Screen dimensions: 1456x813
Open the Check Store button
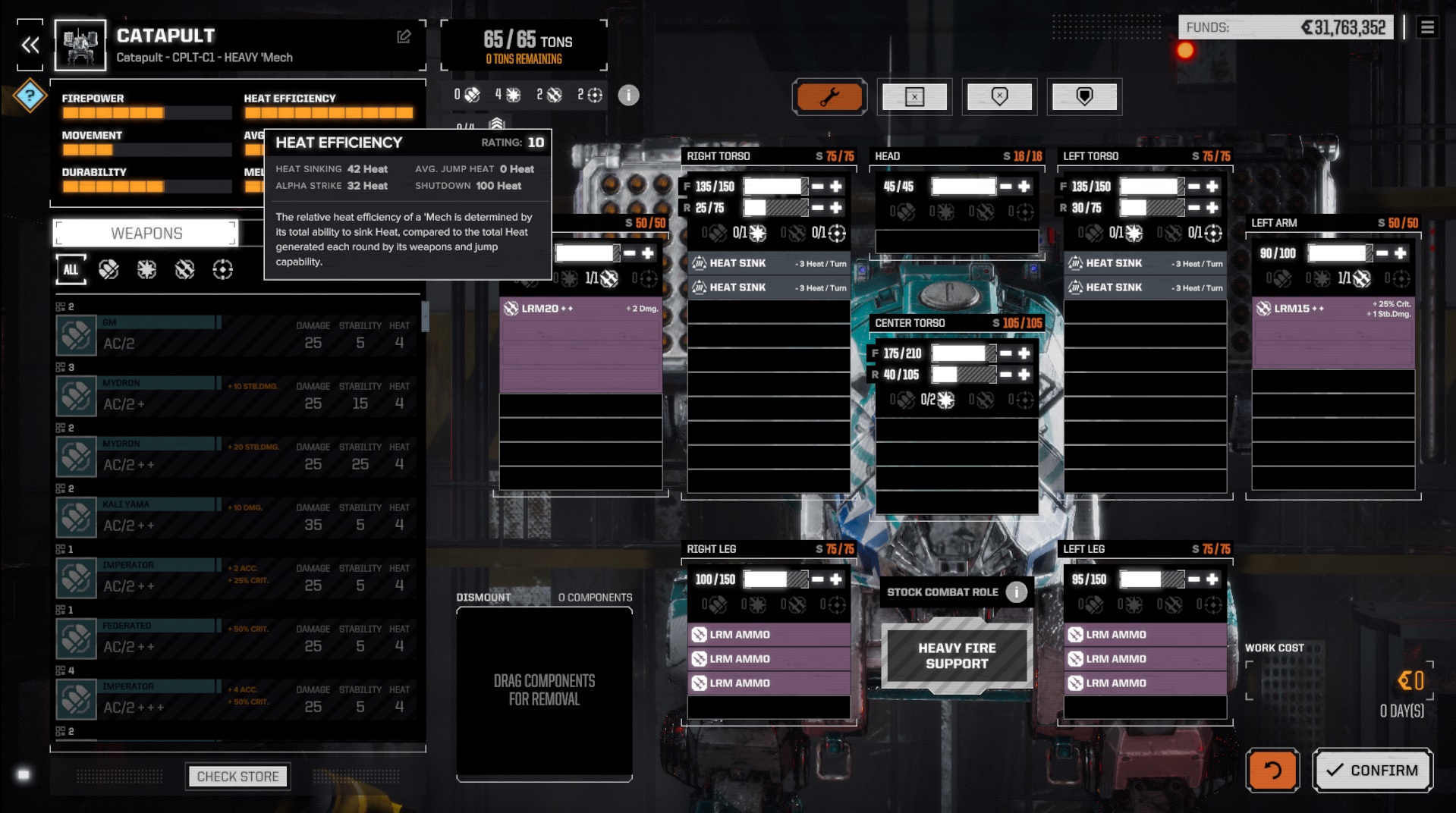point(237,777)
